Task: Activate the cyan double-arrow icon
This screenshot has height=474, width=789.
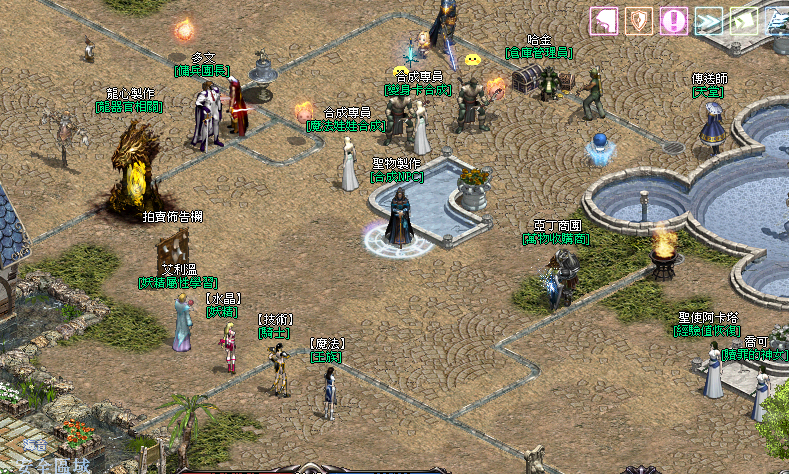Action: 708,20
